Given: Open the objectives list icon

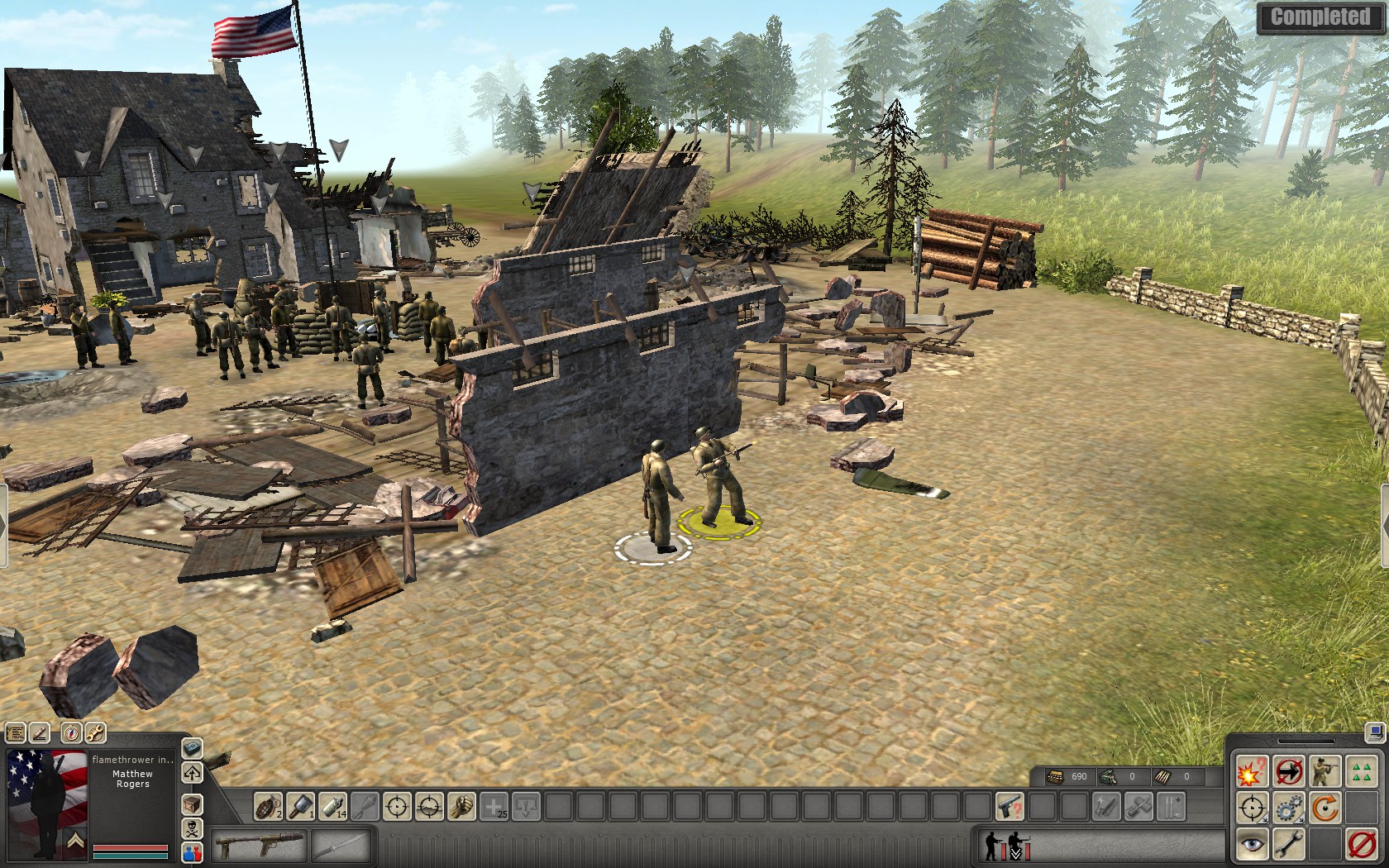Looking at the screenshot, I should (x=16, y=732).
